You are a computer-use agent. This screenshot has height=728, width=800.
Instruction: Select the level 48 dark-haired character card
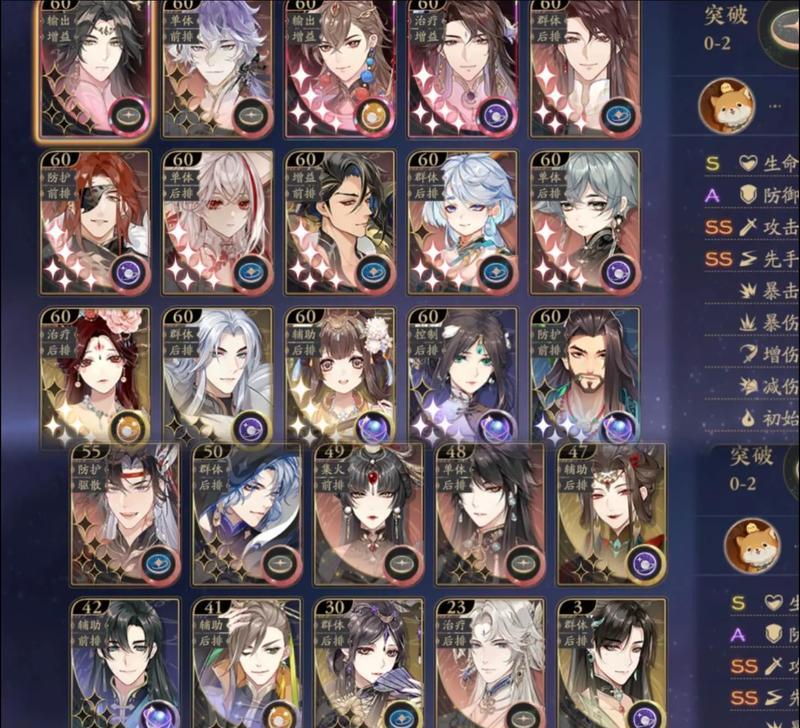point(491,515)
